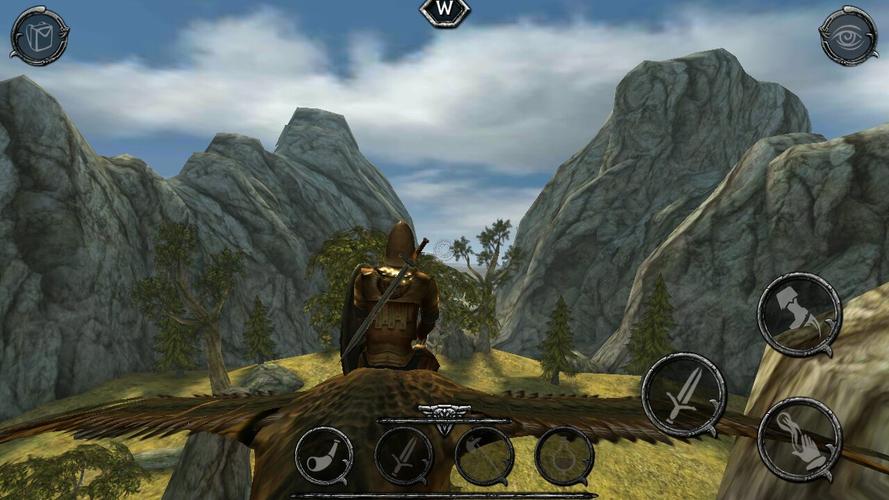This screenshot has height=500, width=889.
Task: Tap the boot jump button
Action: click(x=798, y=315)
